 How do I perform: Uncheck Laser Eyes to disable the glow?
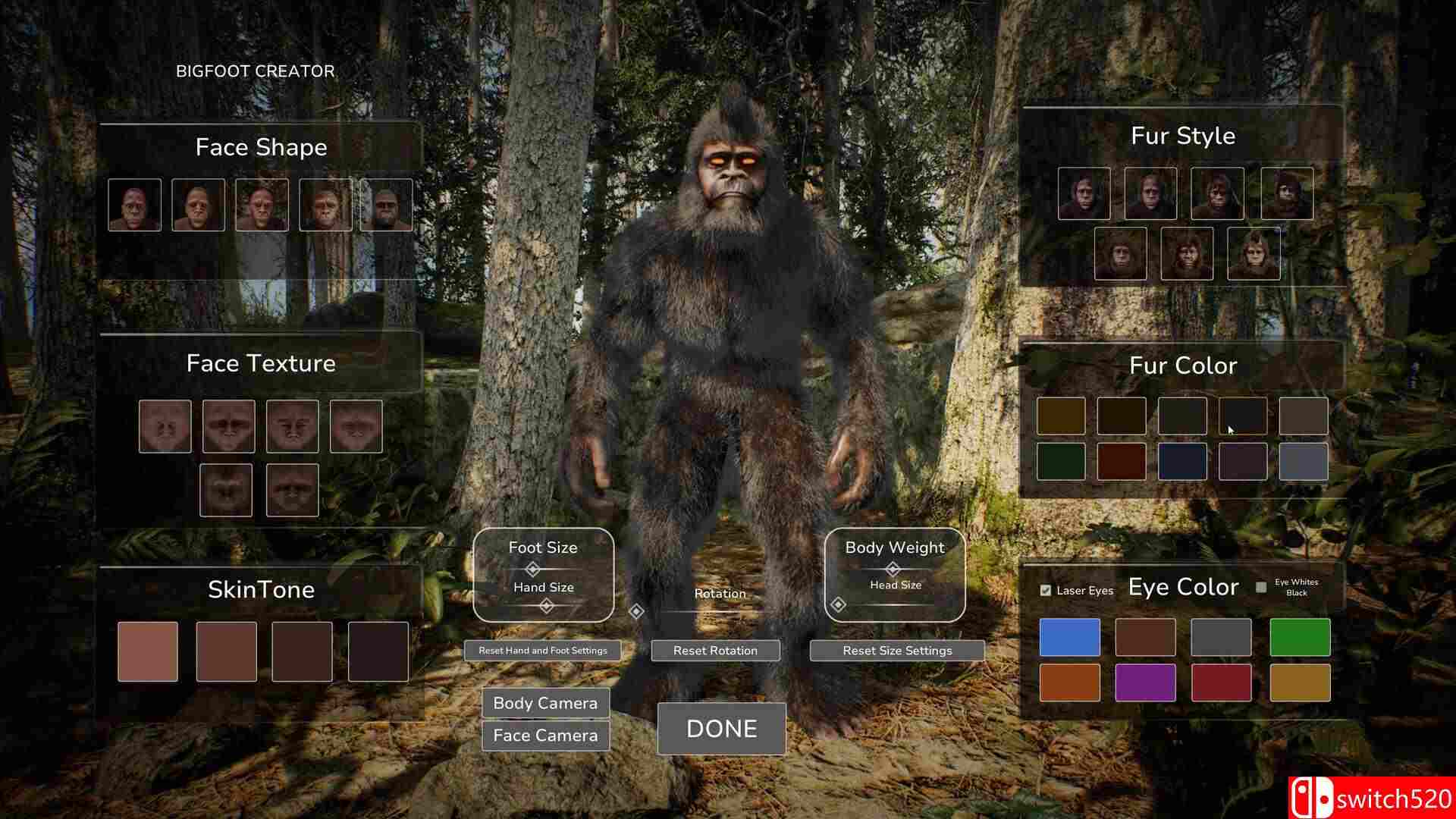point(1046,588)
